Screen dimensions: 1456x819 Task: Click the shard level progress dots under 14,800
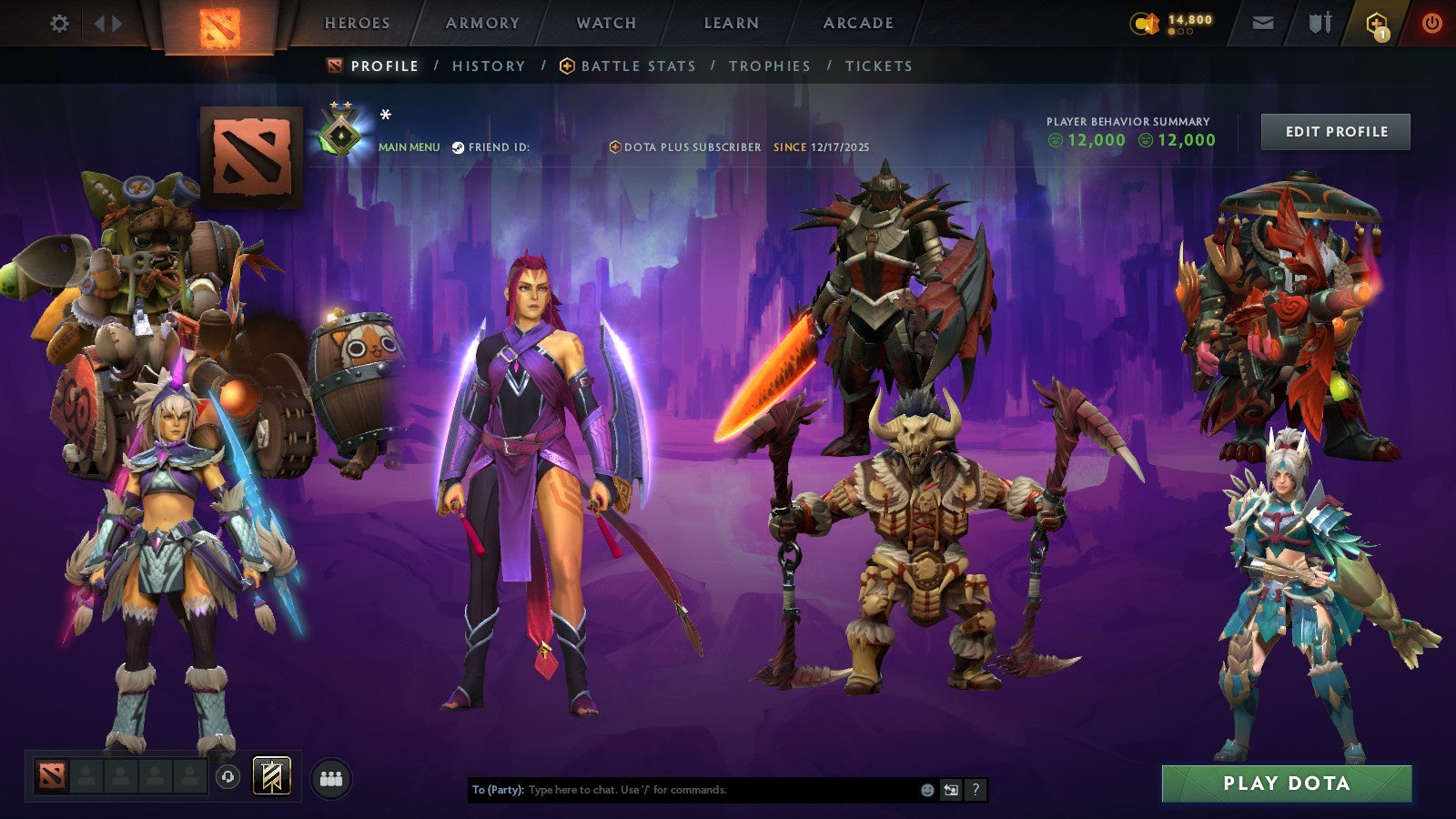tap(1180, 31)
